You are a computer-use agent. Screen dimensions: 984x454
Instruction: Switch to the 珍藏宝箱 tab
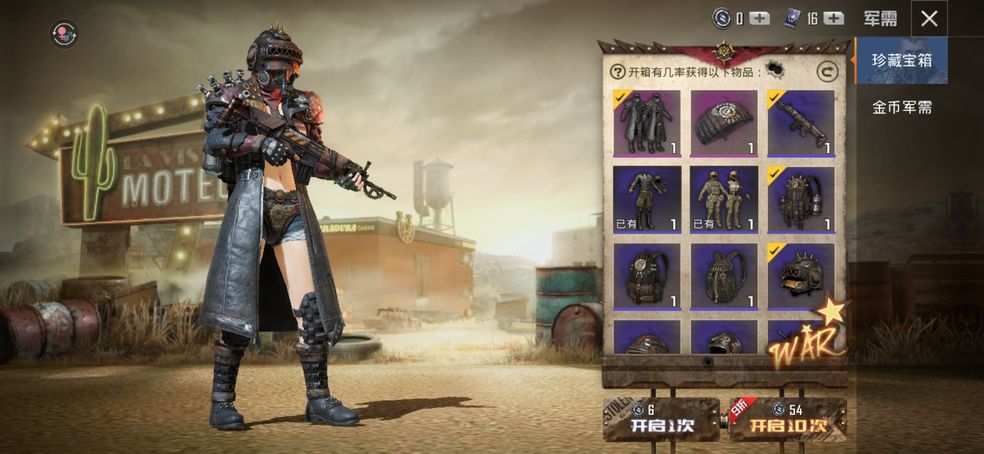coord(902,60)
